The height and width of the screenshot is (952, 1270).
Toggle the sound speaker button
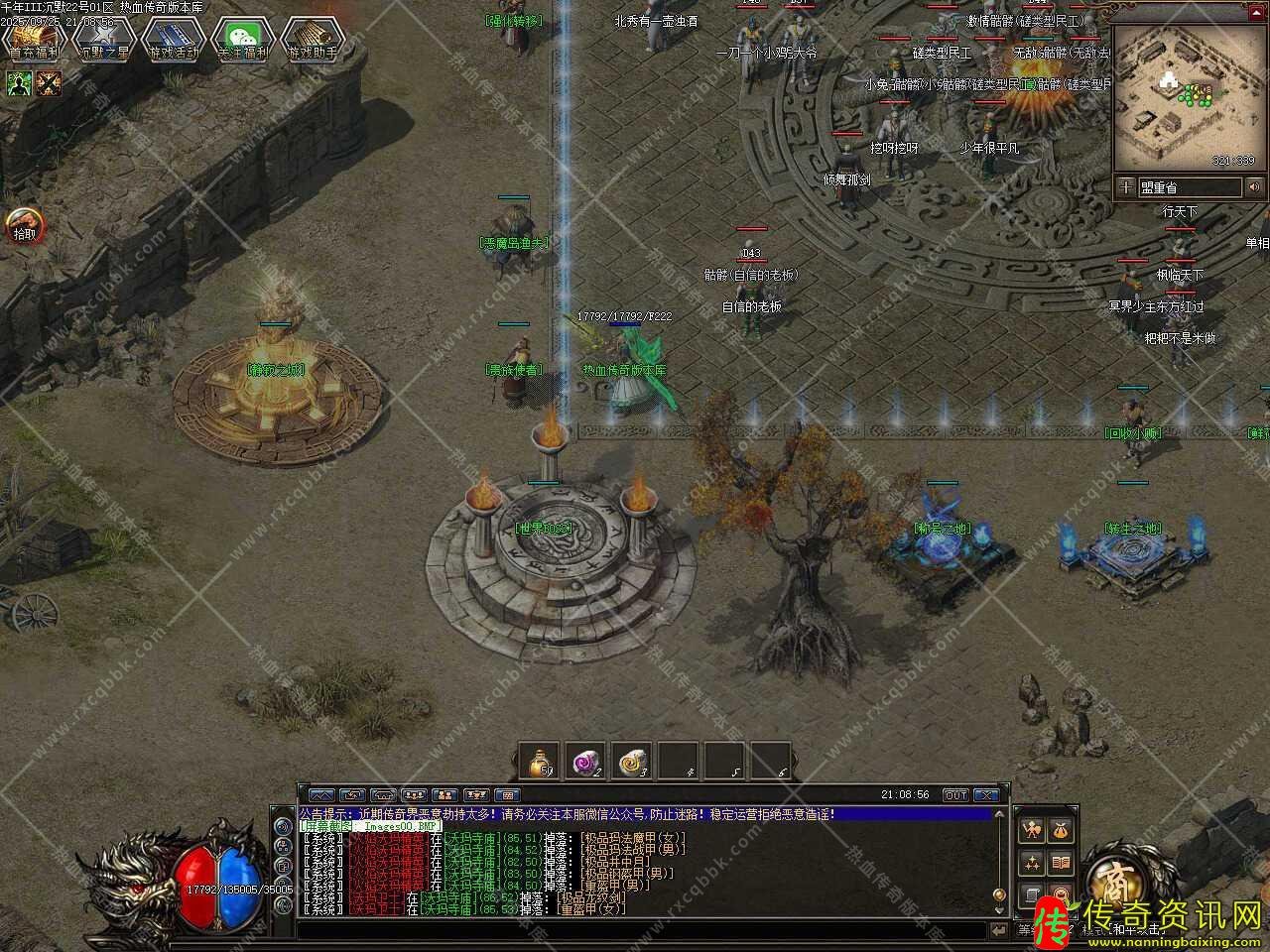(1254, 186)
